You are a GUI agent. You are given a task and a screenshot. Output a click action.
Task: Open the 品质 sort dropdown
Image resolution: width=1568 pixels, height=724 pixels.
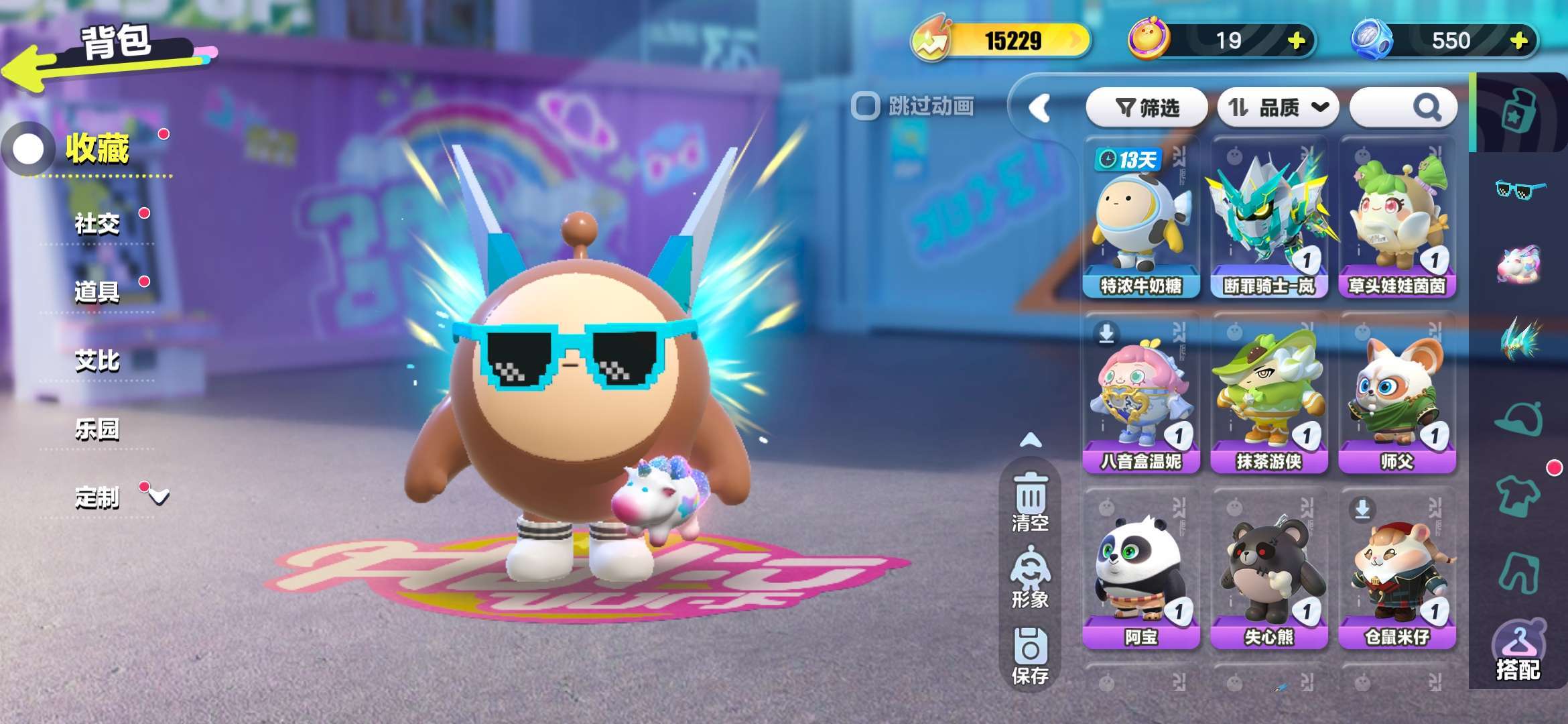tap(1277, 107)
